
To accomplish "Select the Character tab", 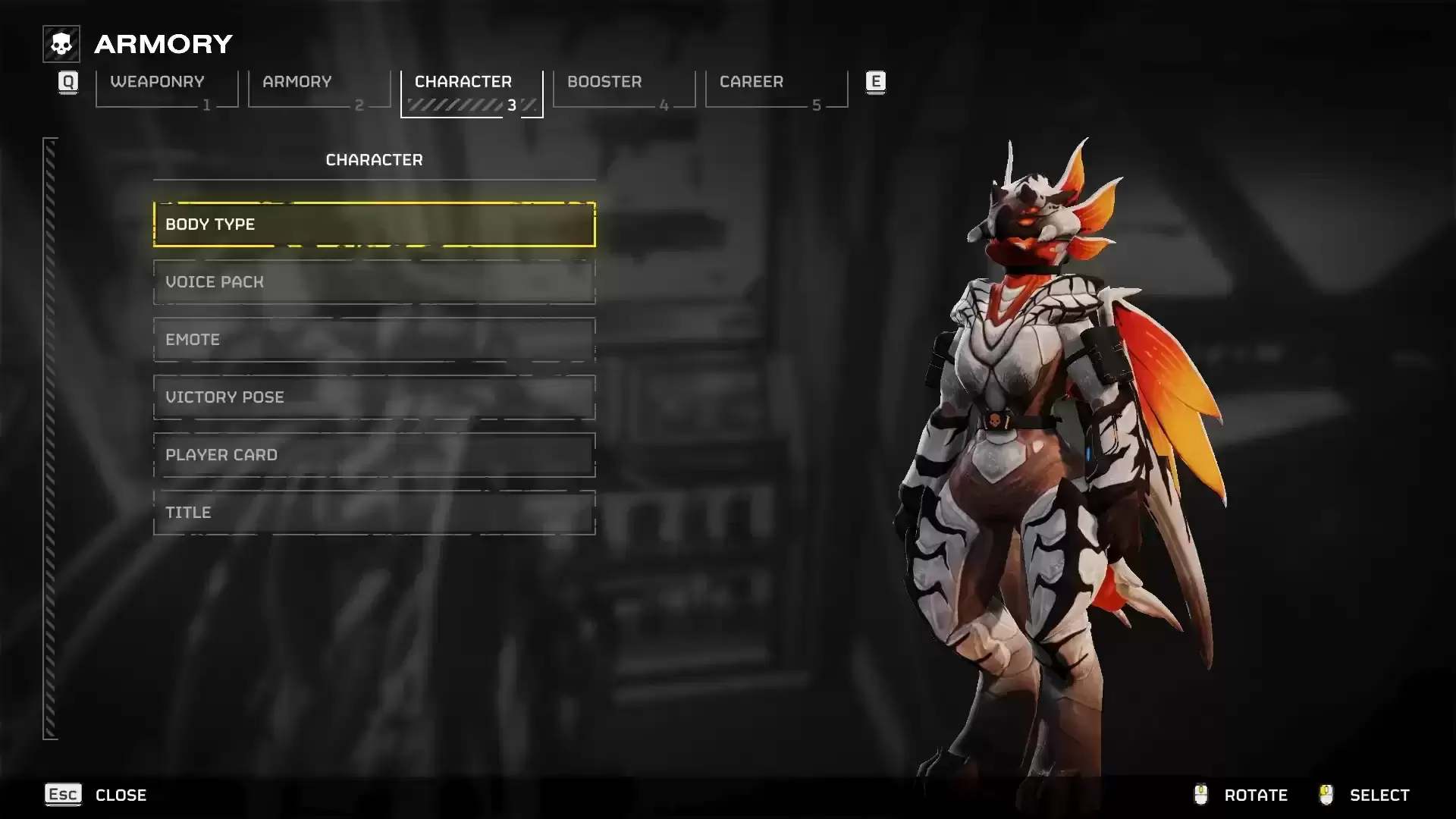I will (x=471, y=89).
